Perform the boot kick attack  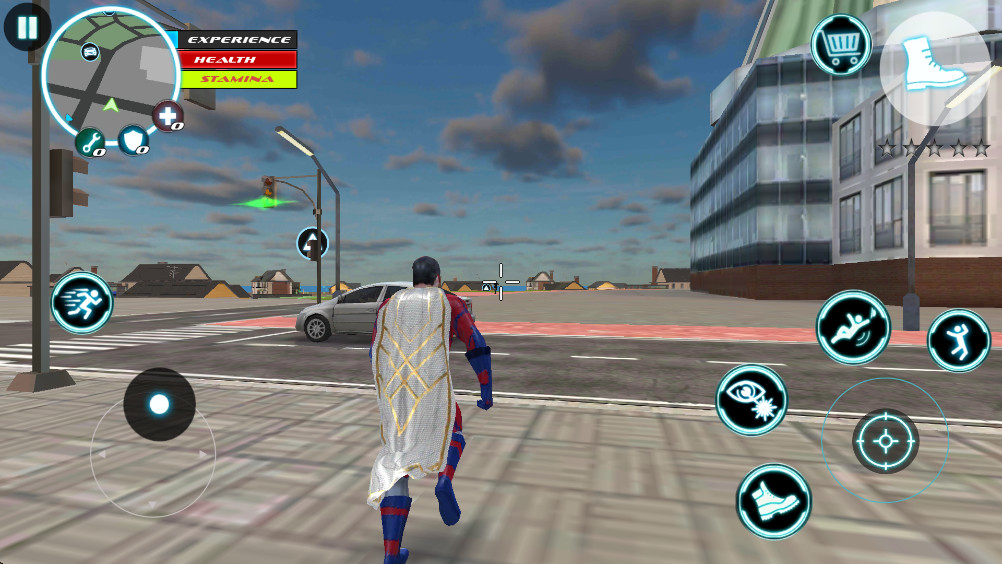pyautogui.click(x=773, y=500)
